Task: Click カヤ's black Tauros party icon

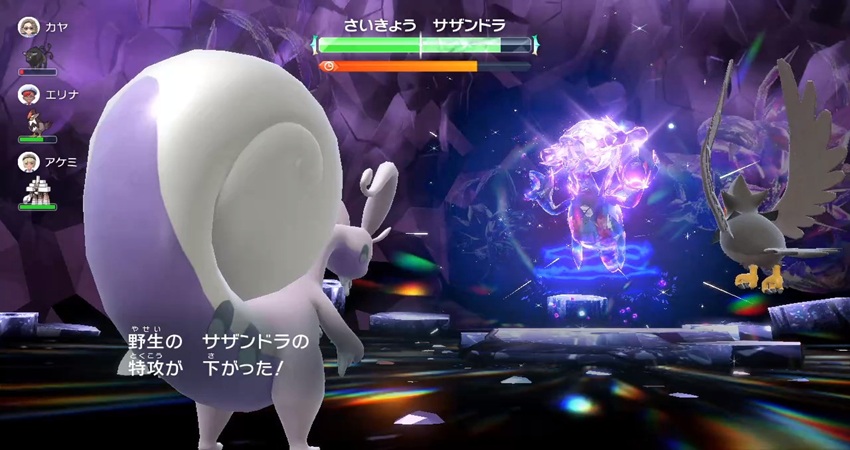Action: (37, 54)
